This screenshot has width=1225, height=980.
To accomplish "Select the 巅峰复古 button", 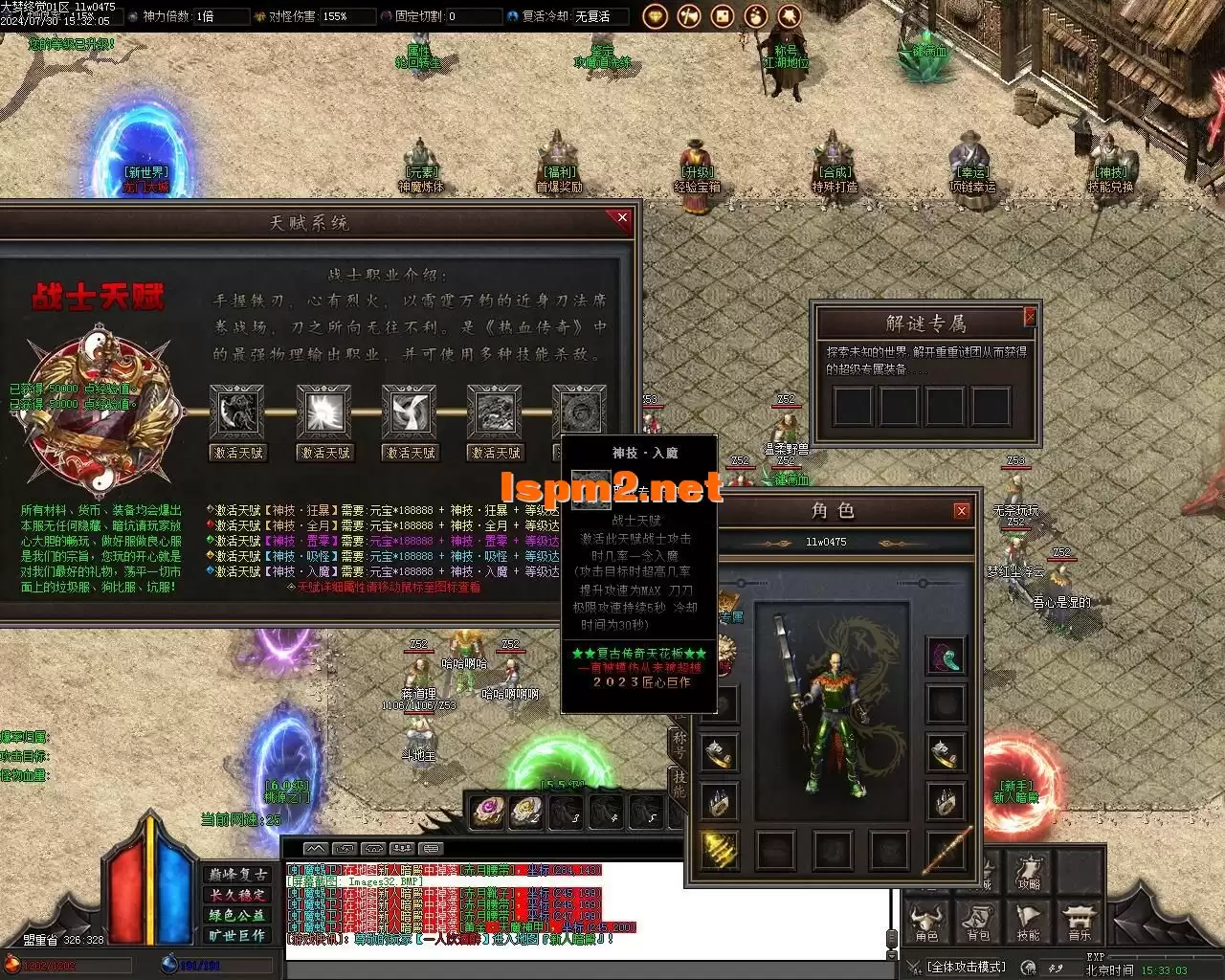I will click(x=237, y=875).
